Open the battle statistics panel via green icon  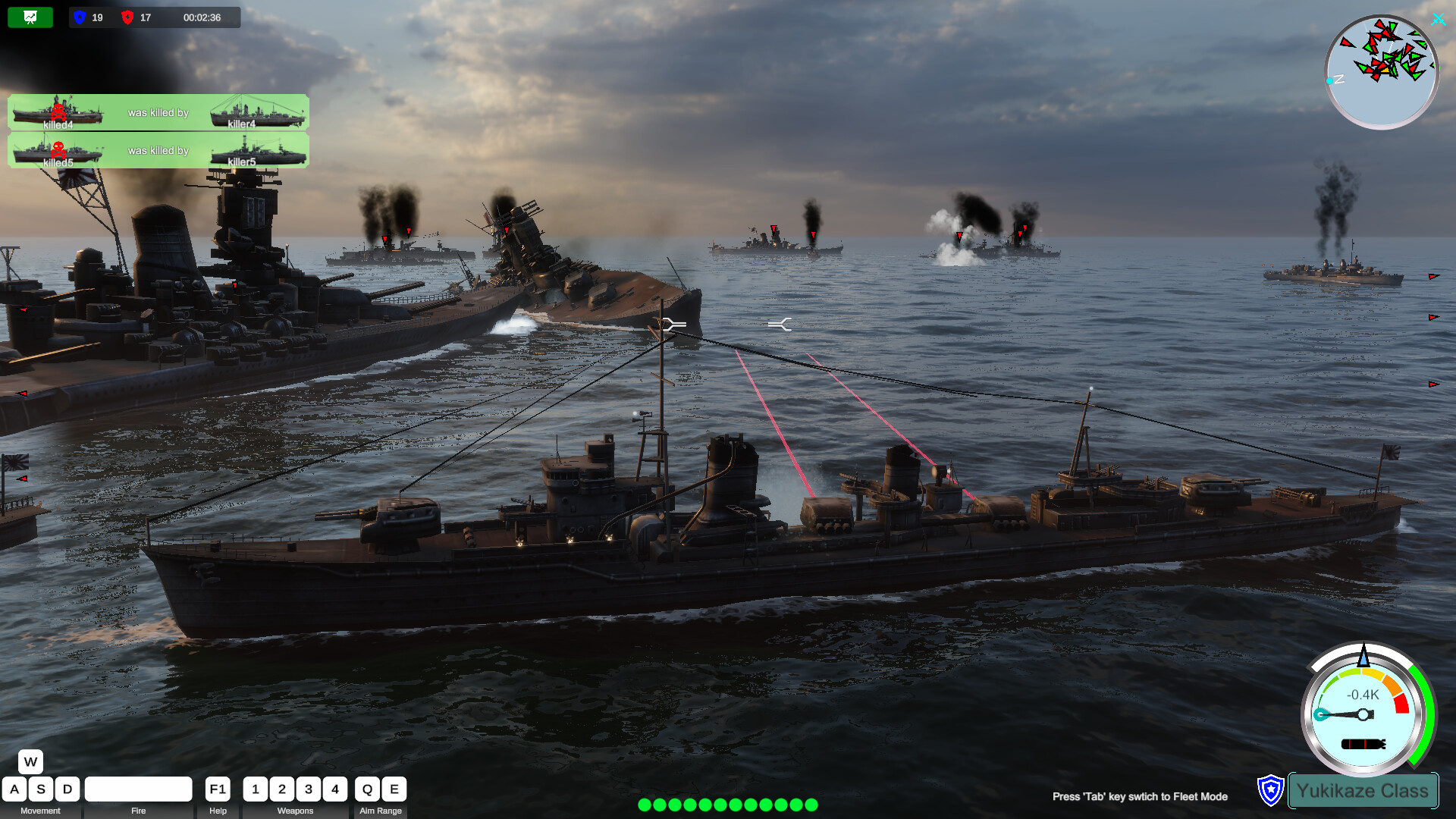30,17
